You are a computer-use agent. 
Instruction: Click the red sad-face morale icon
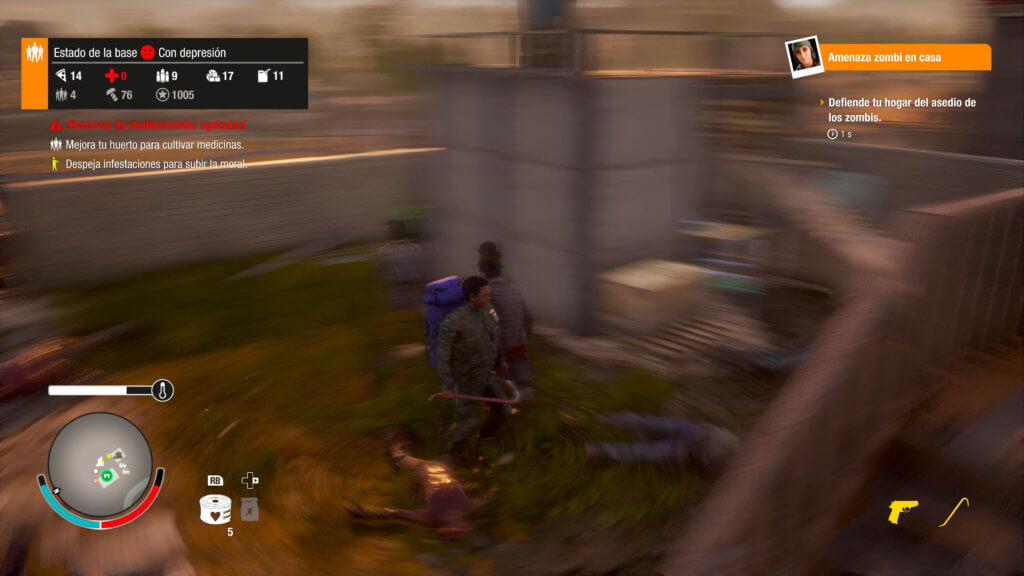(x=148, y=52)
